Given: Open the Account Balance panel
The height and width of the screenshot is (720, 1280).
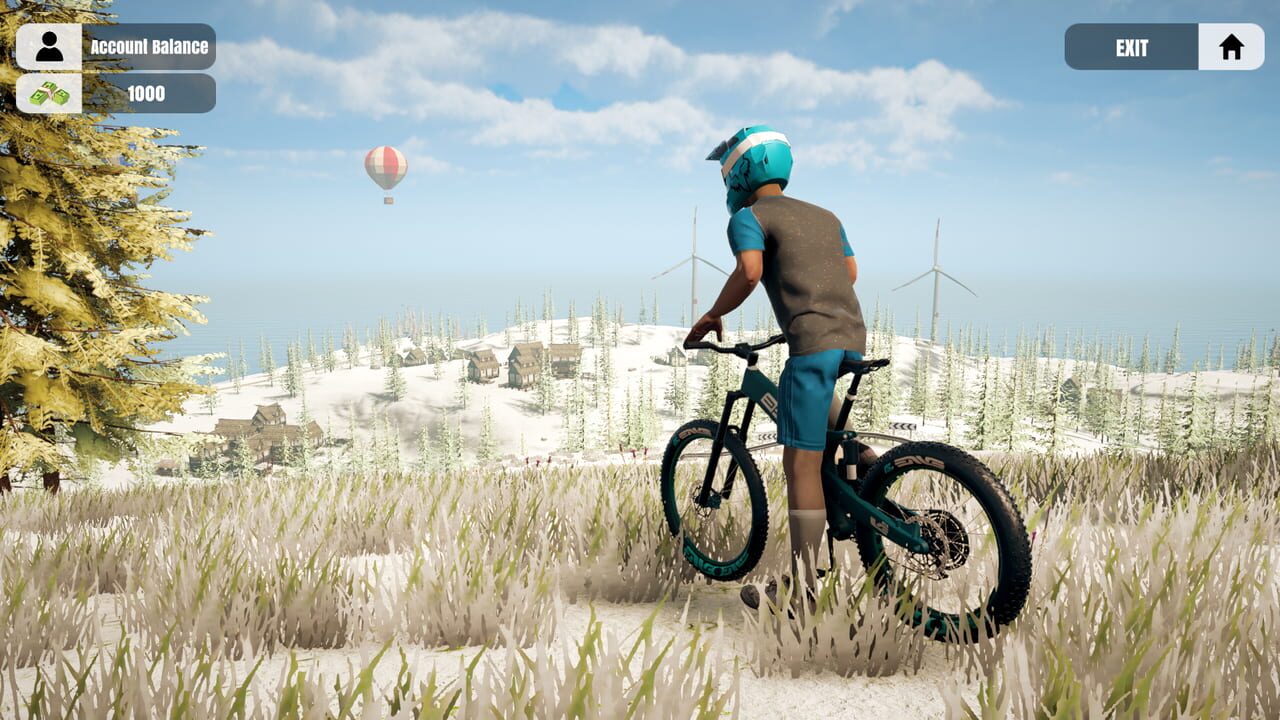Looking at the screenshot, I should click(x=148, y=46).
